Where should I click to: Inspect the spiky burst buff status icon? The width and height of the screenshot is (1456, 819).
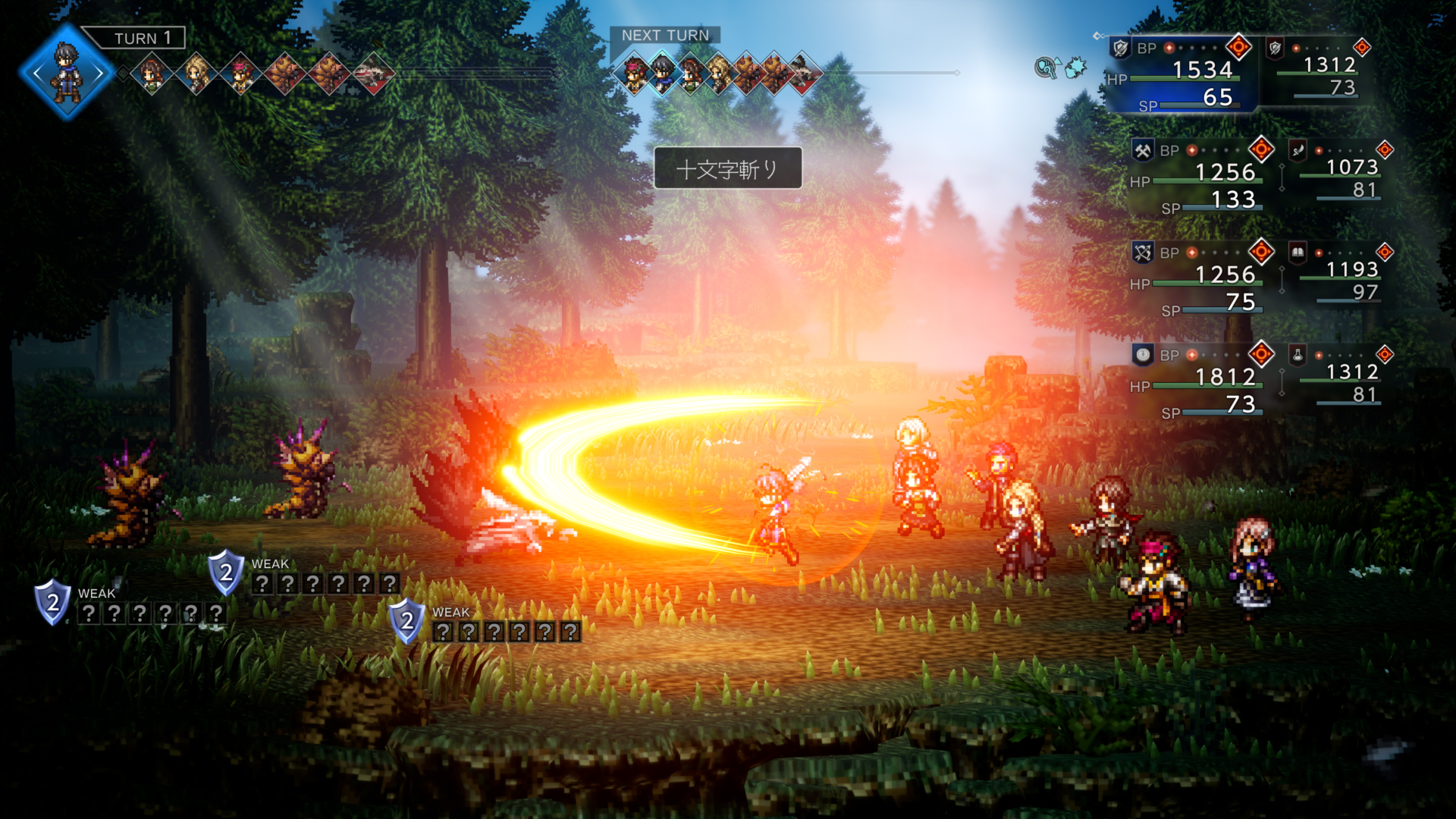[x=1075, y=68]
